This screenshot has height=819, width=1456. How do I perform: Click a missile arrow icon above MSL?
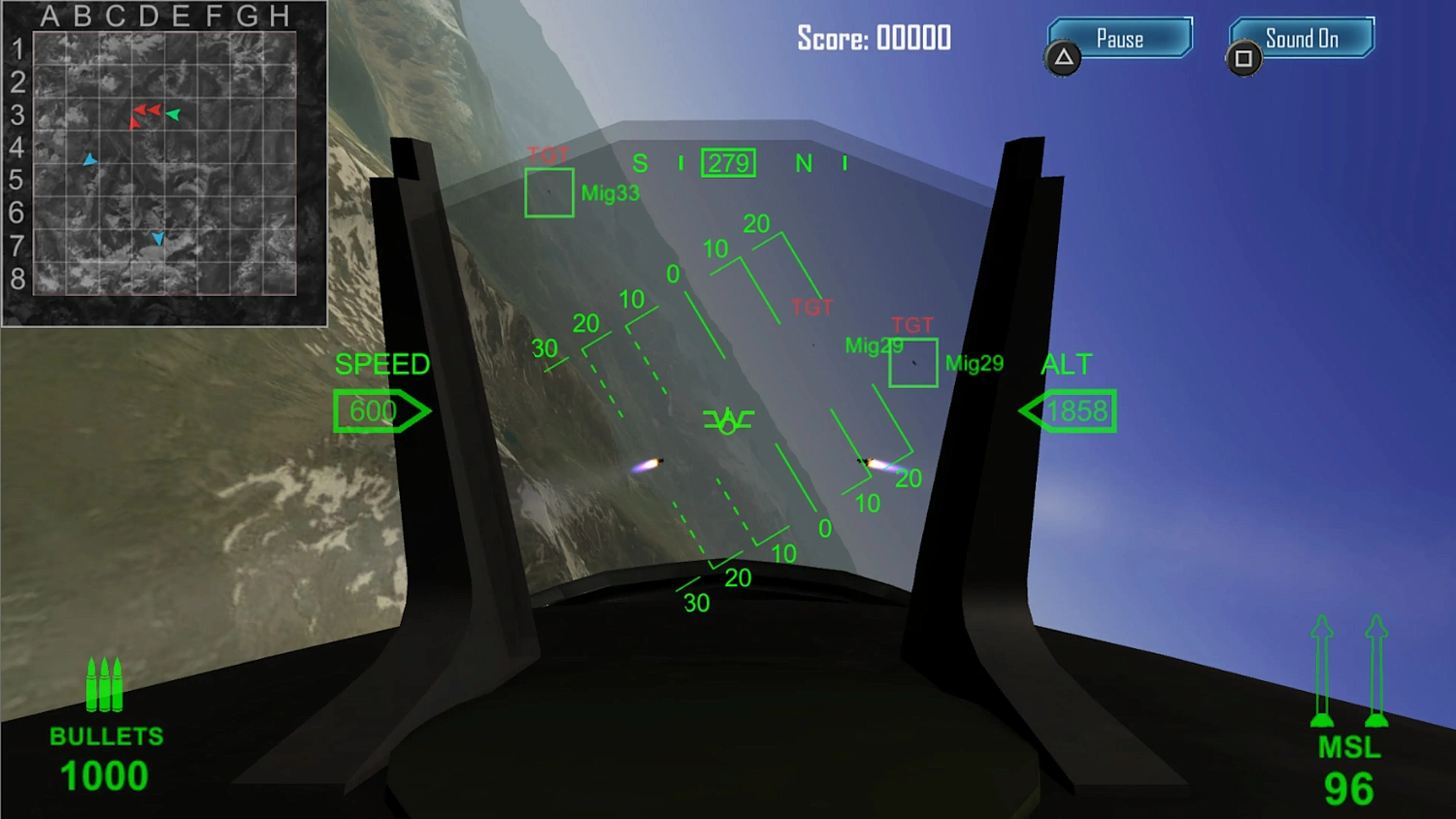tap(1322, 670)
